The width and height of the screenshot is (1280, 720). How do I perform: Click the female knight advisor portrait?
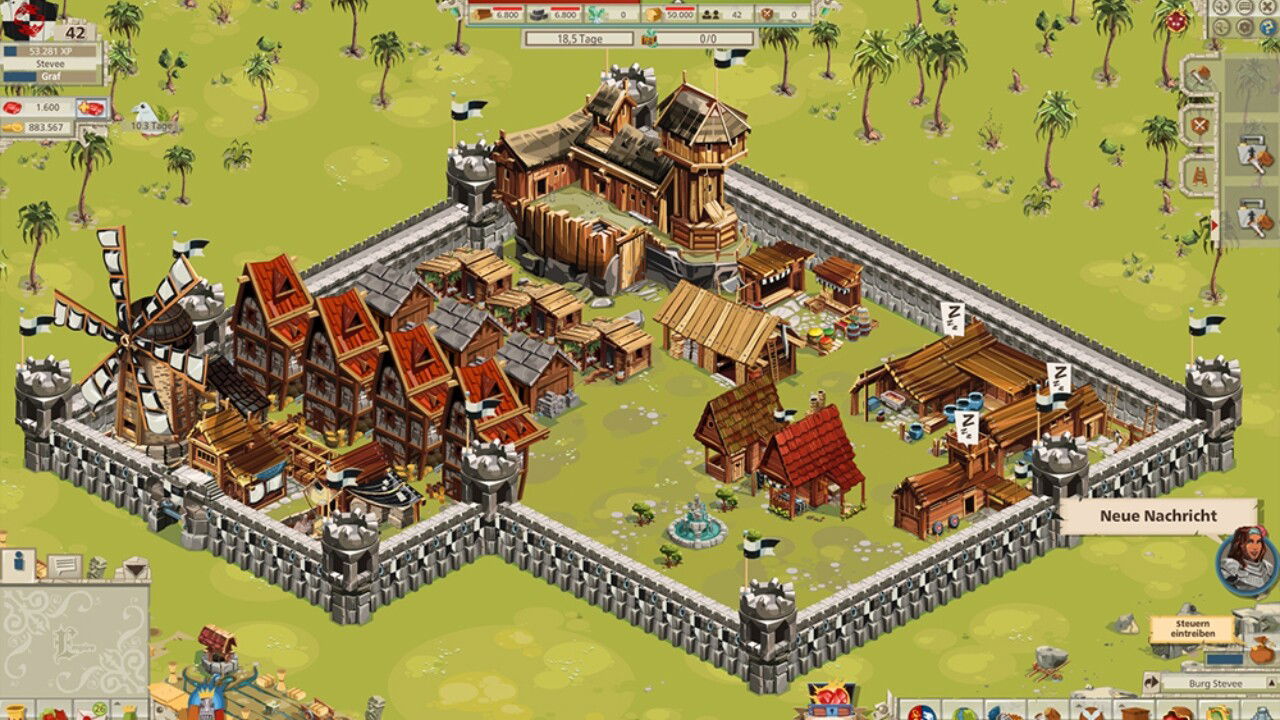[1246, 559]
